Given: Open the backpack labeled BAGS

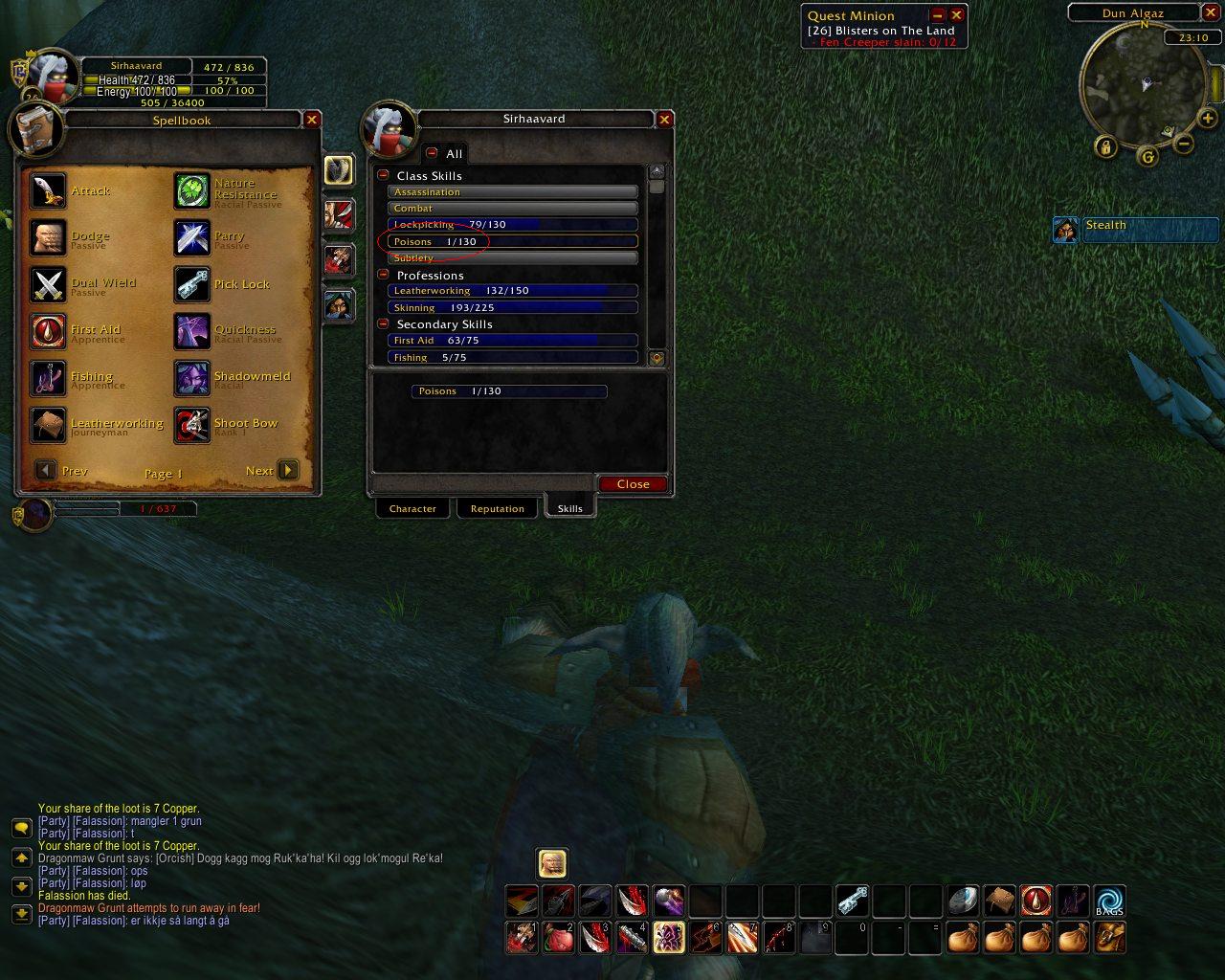Looking at the screenshot, I should pyautogui.click(x=1110, y=901).
